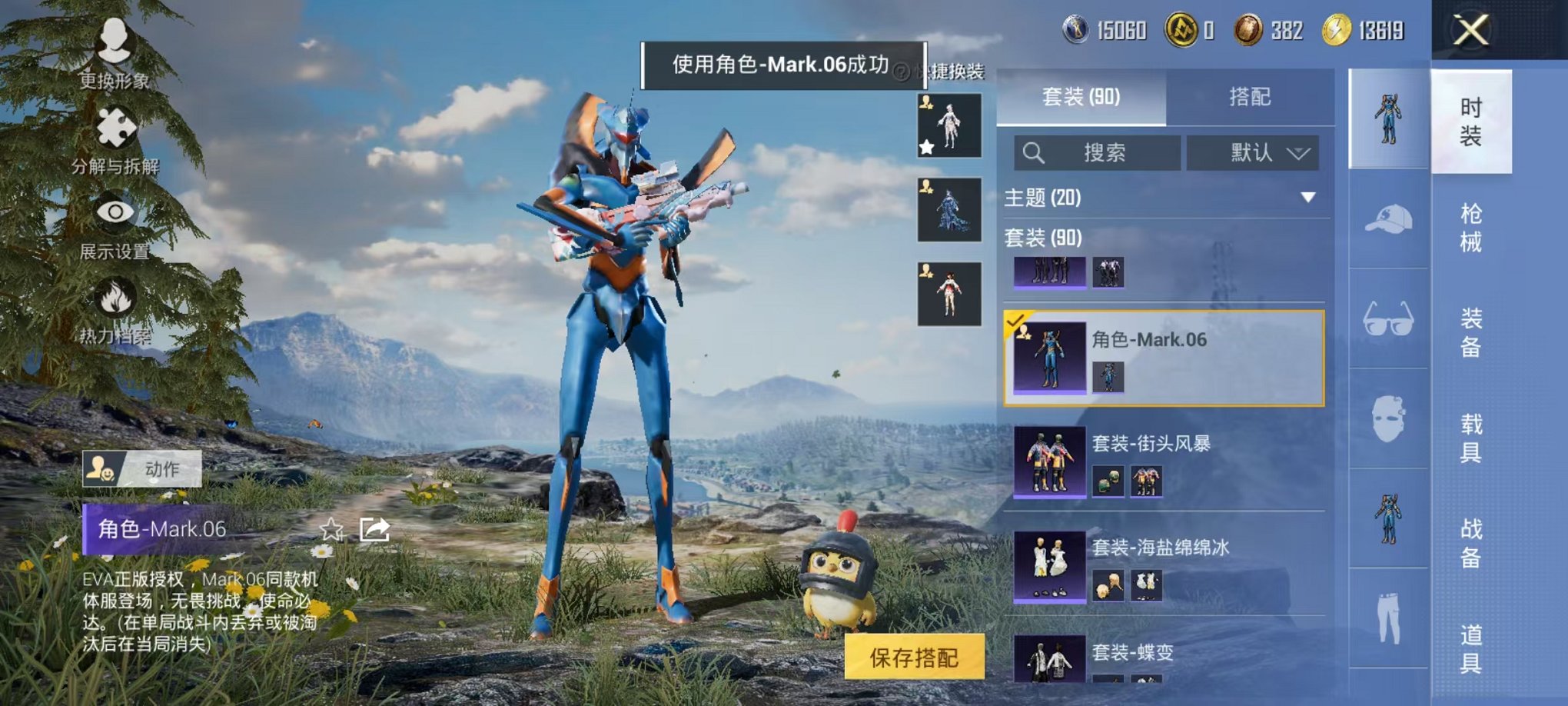
Task: Switch to the 搭配 tab
Action: pyautogui.click(x=1249, y=98)
